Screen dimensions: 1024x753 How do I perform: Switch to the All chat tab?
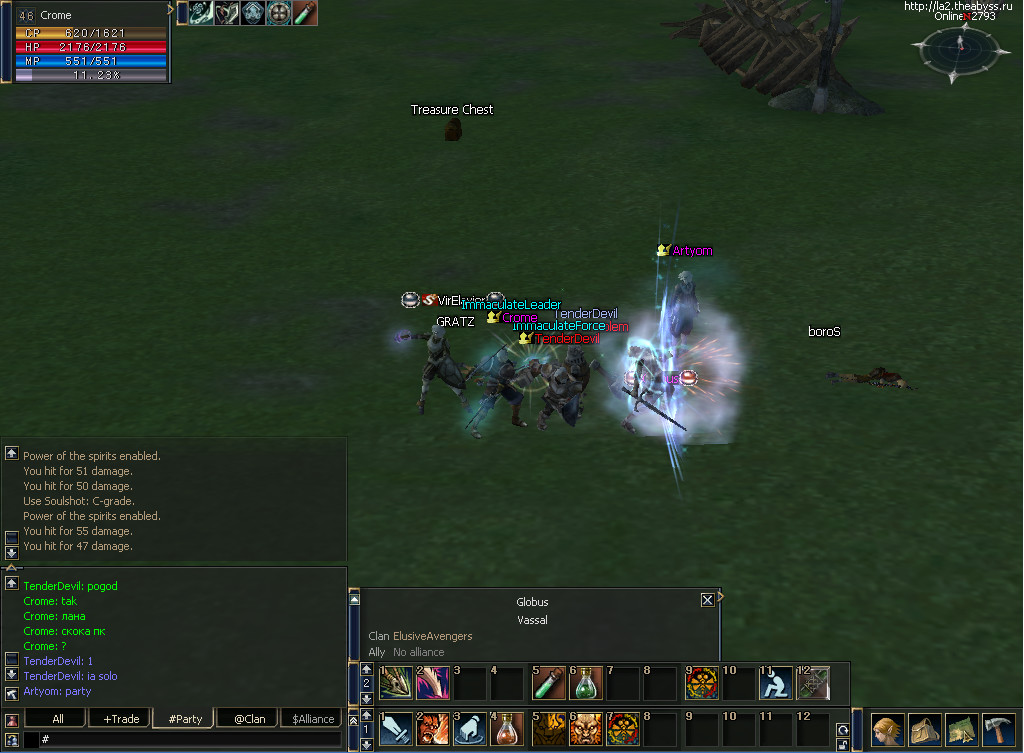pyautogui.click(x=58, y=718)
